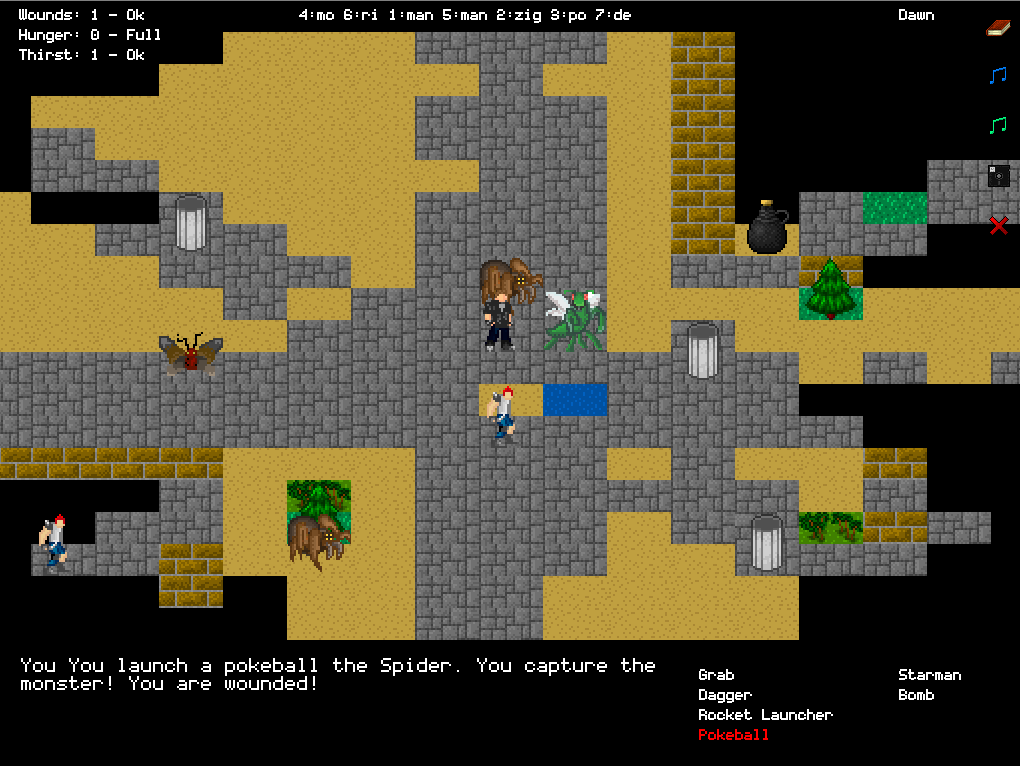The image size is (1020, 766).
Task: Select Bomb from the item list
Action: pyautogui.click(x=916, y=695)
